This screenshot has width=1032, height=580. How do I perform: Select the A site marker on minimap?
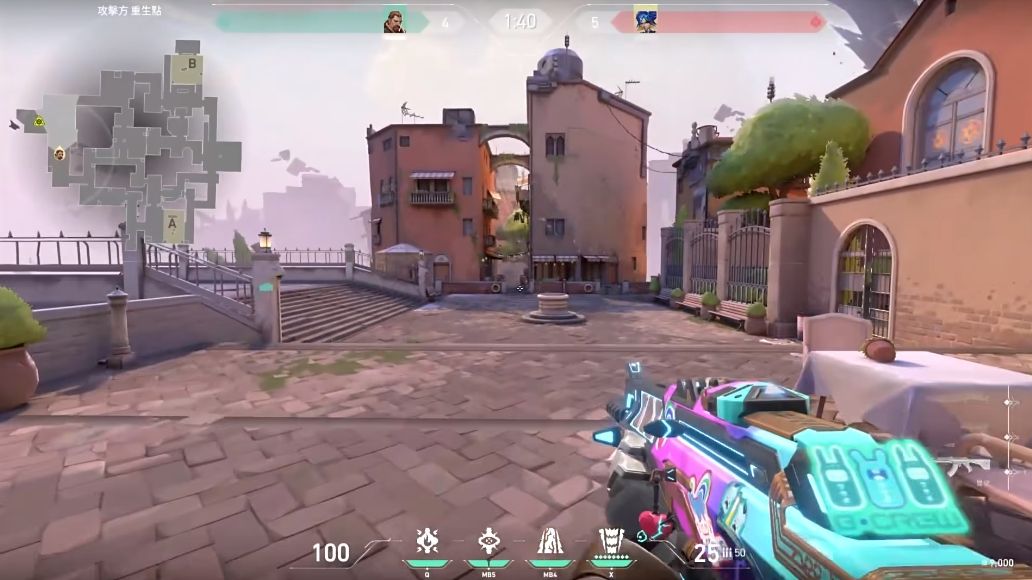173,225
